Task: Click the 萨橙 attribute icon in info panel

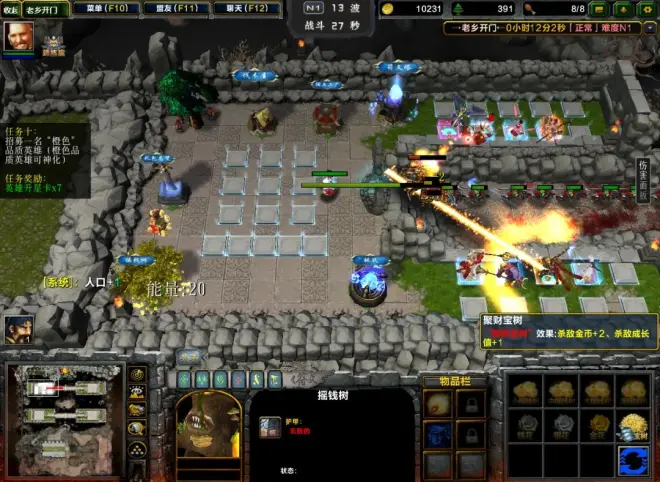Action: (270, 429)
